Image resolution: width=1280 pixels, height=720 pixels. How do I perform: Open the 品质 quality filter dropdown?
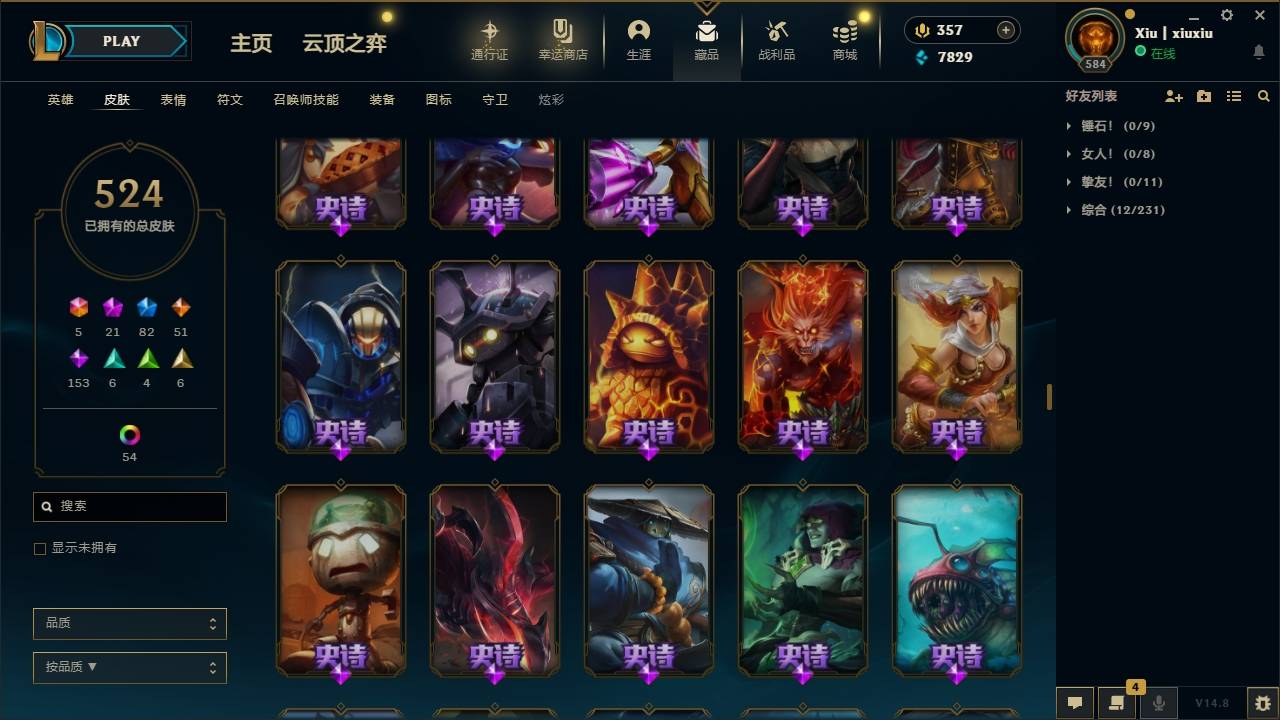coord(129,623)
